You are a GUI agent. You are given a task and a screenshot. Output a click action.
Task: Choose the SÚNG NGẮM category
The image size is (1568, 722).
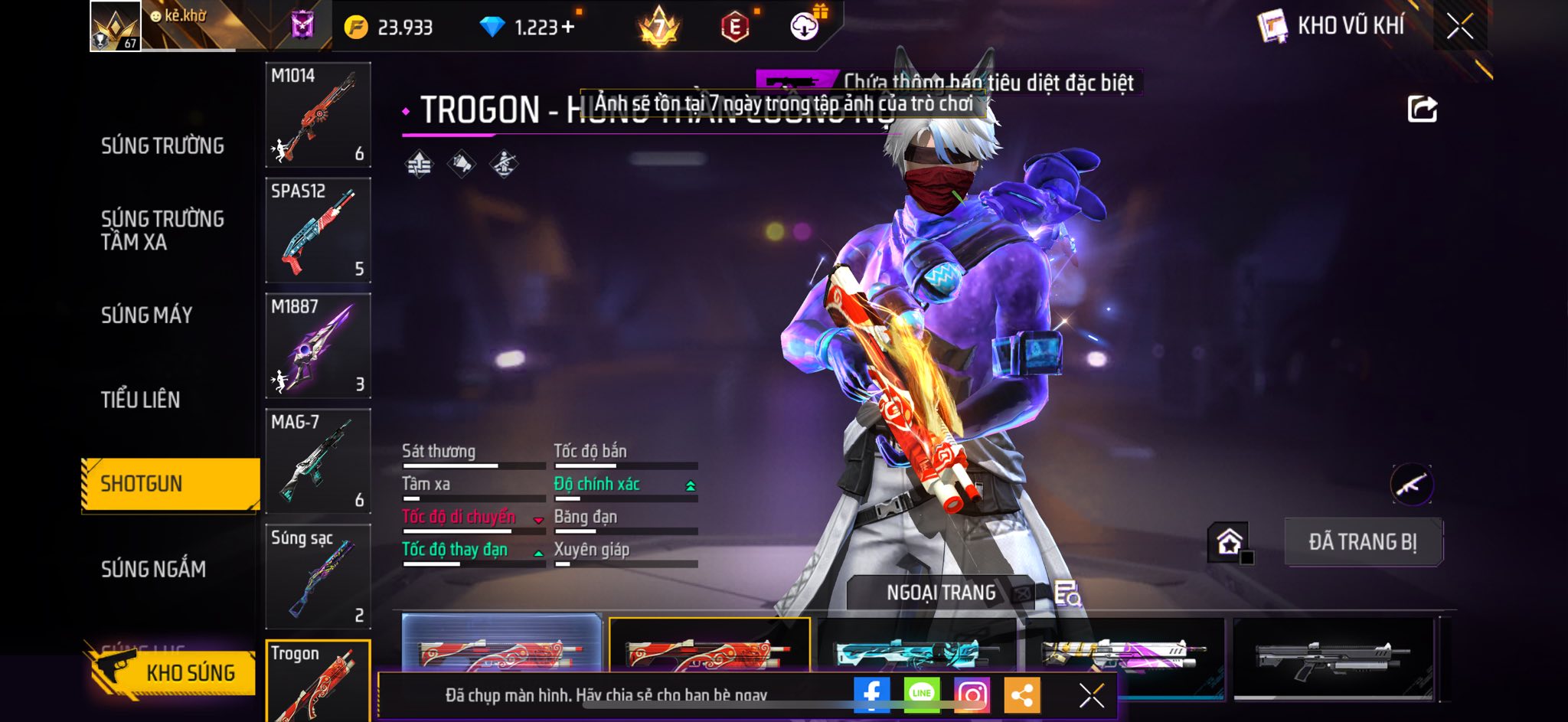point(153,569)
